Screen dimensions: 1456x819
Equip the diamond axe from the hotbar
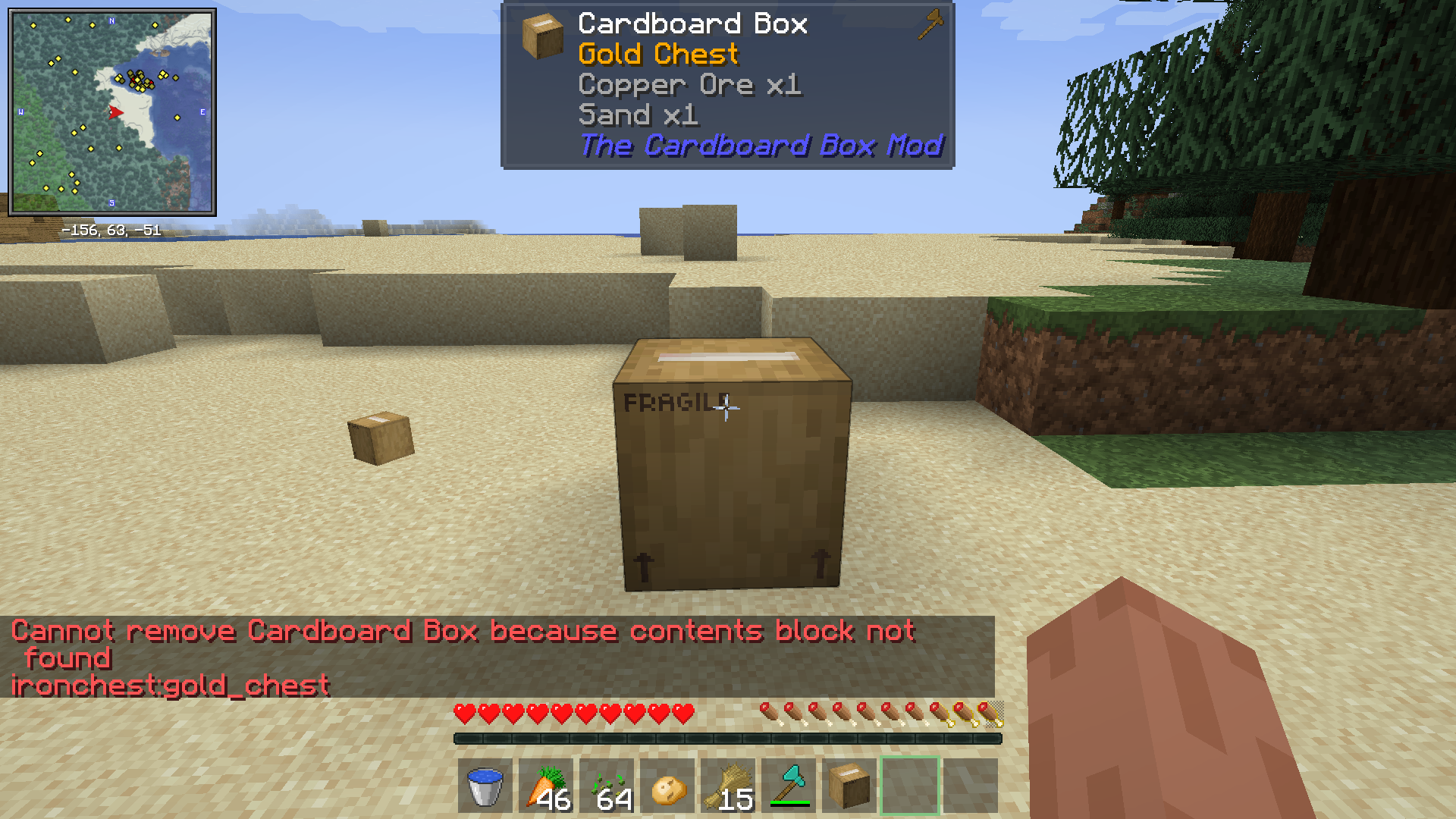pyautogui.click(x=789, y=786)
